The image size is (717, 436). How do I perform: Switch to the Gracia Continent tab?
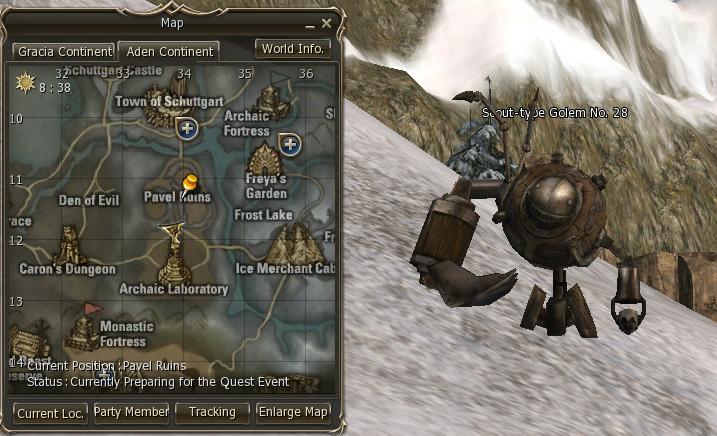click(x=63, y=51)
